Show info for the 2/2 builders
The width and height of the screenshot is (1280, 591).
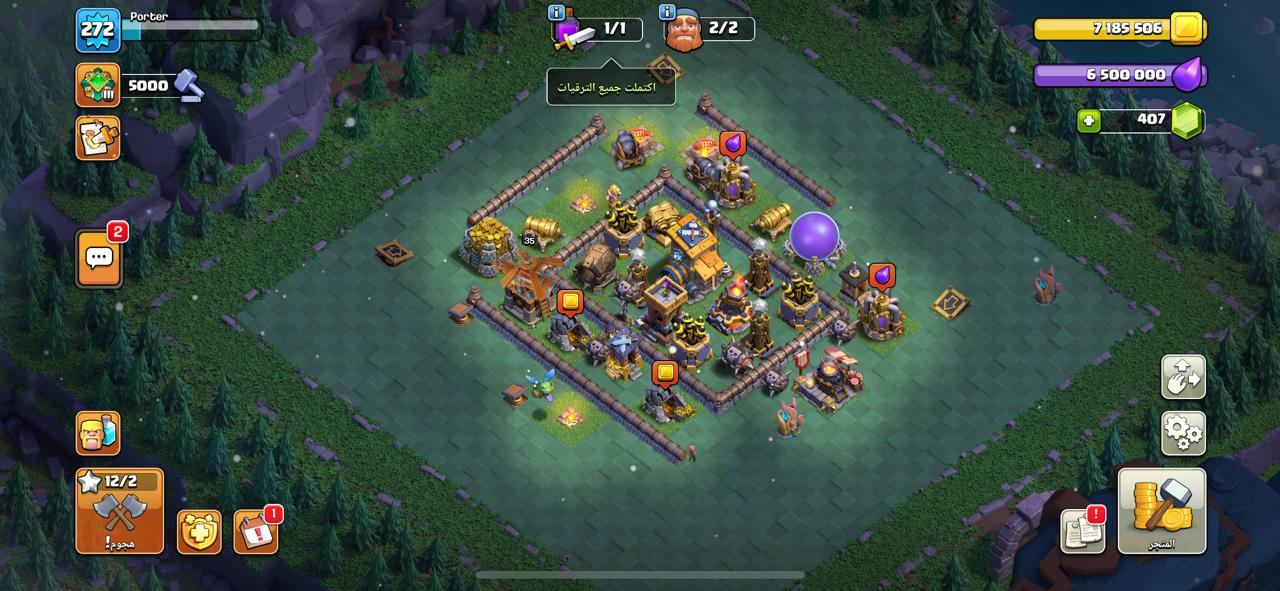[x=668, y=12]
